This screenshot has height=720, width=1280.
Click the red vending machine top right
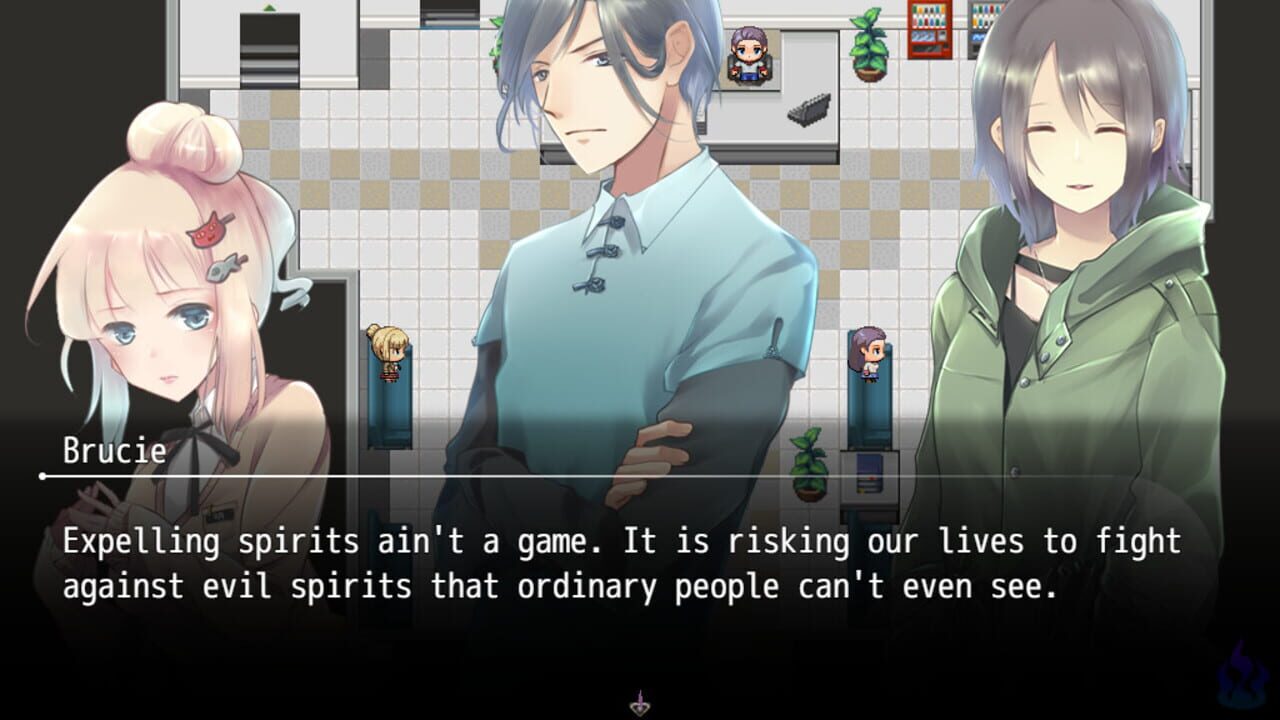pyautogui.click(x=928, y=30)
